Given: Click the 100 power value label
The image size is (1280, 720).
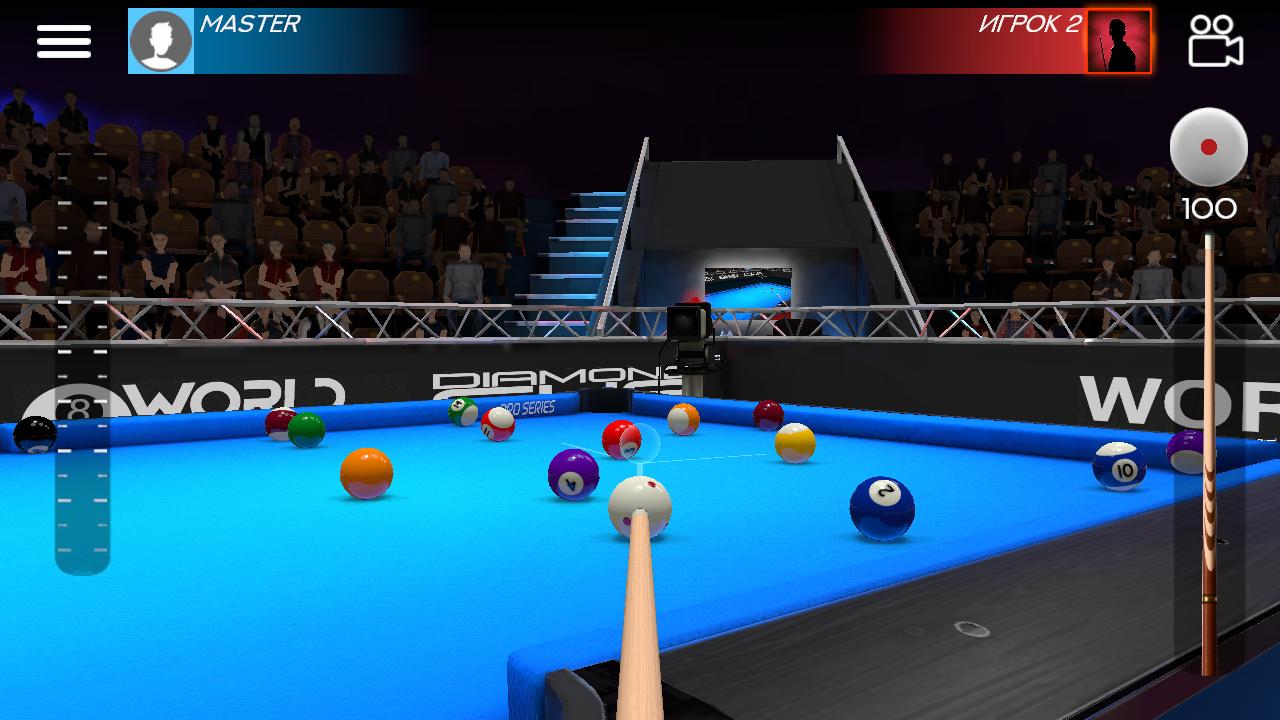Looking at the screenshot, I should coord(1212,209).
